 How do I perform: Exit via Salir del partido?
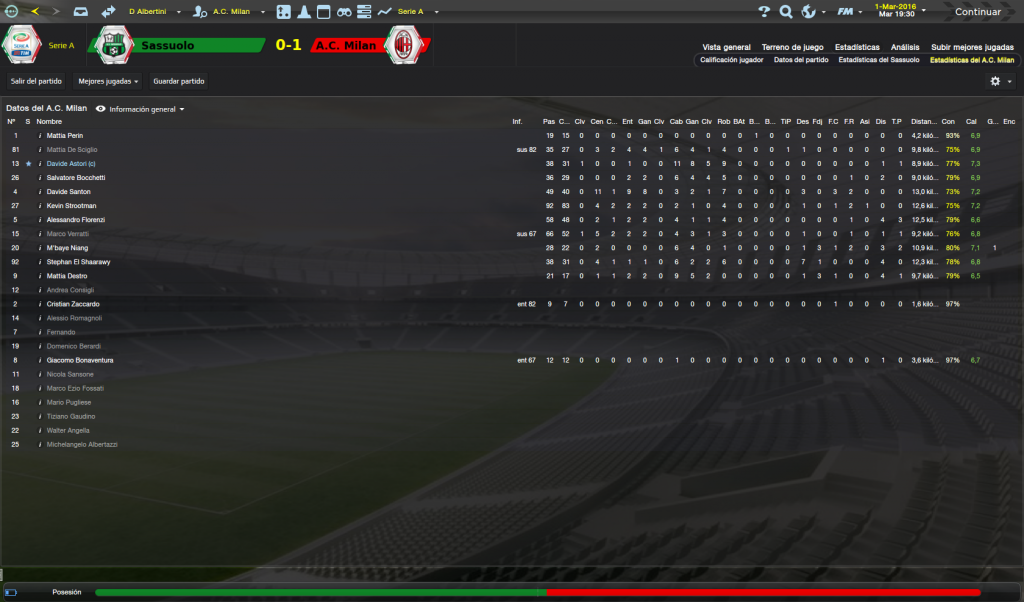35,80
